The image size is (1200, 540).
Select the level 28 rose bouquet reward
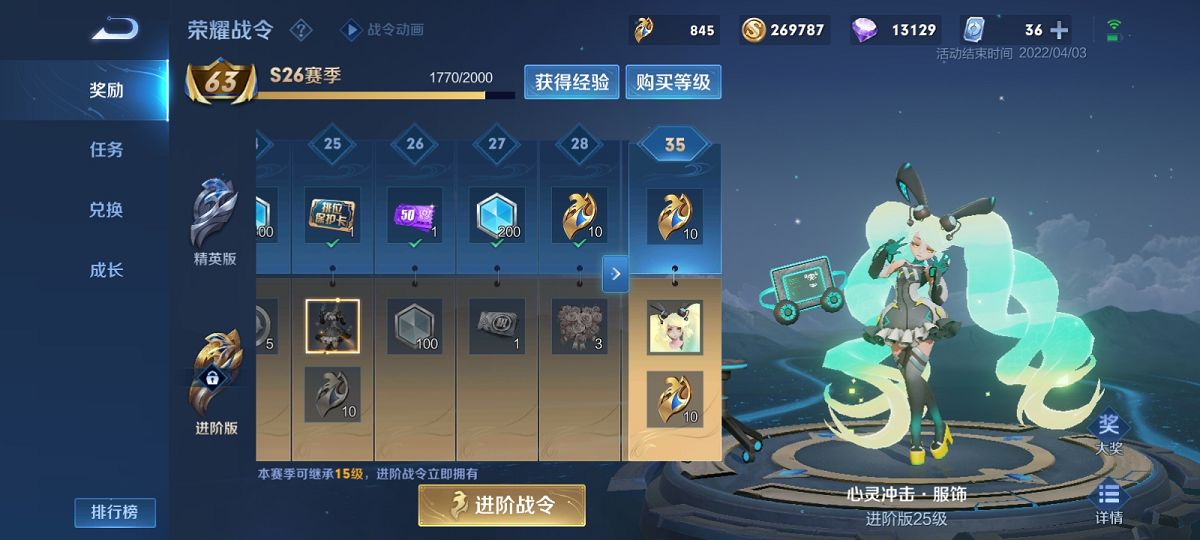point(580,326)
